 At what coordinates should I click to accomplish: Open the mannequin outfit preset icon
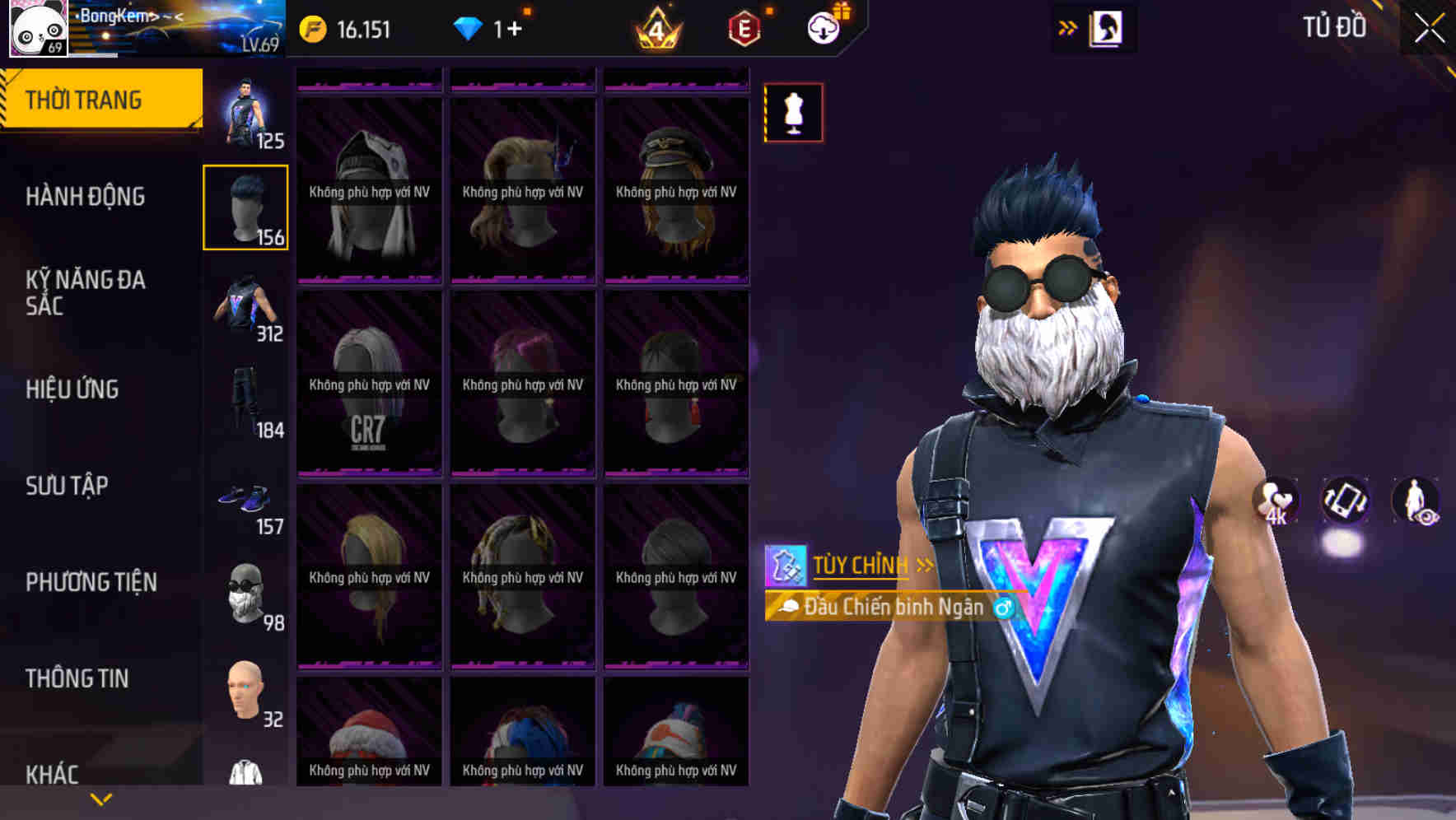tap(794, 113)
